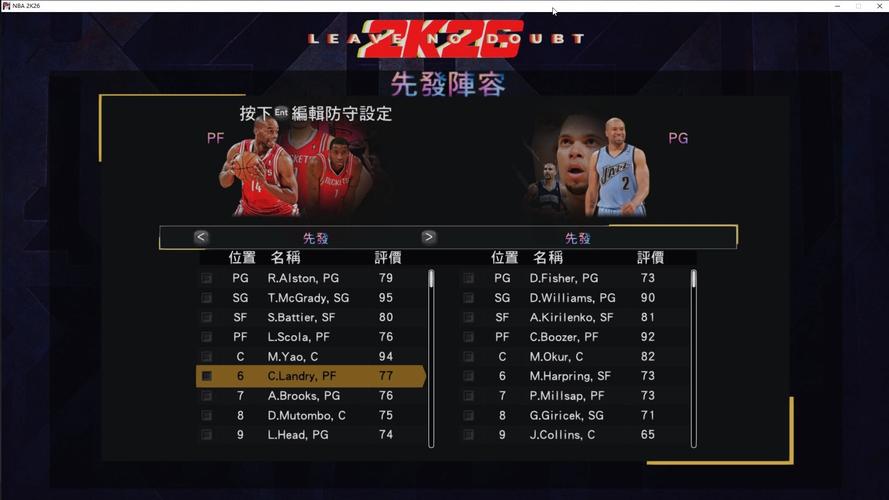Pick C.Boozer from the Jazz starters
Image resolution: width=889 pixels, height=500 pixels.
[x=564, y=337]
